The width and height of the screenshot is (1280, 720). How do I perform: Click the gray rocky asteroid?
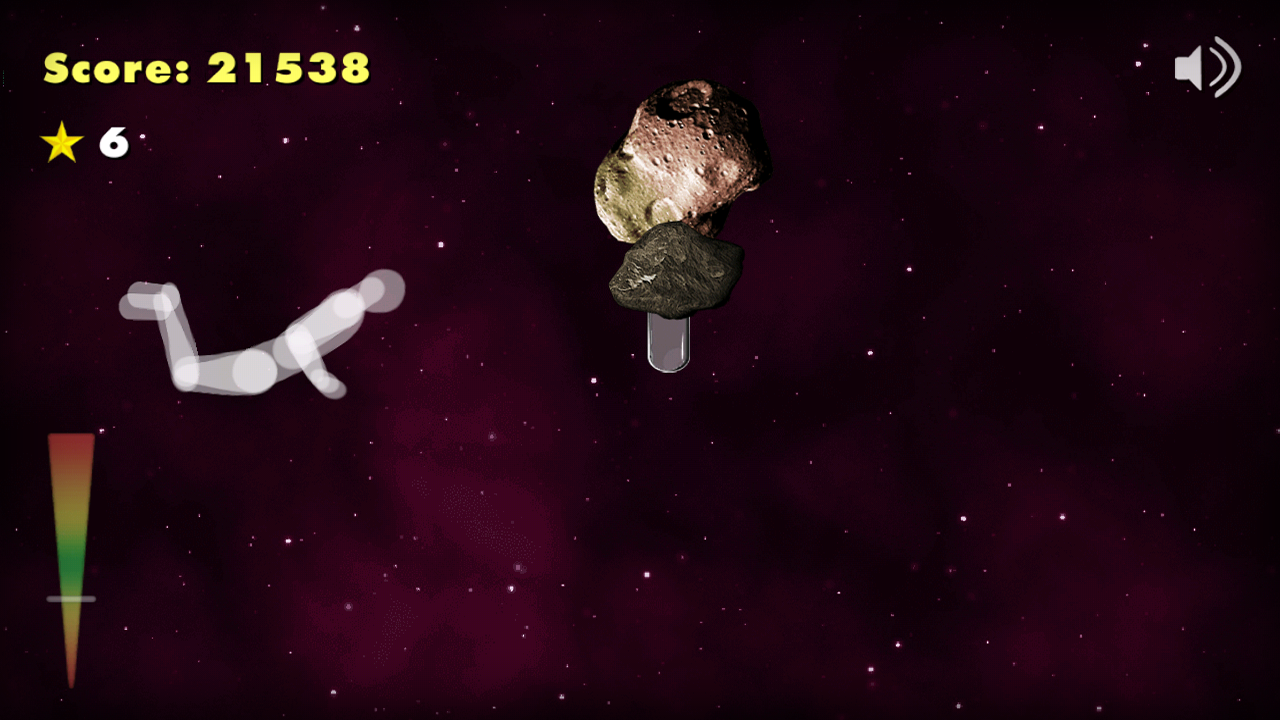675,270
